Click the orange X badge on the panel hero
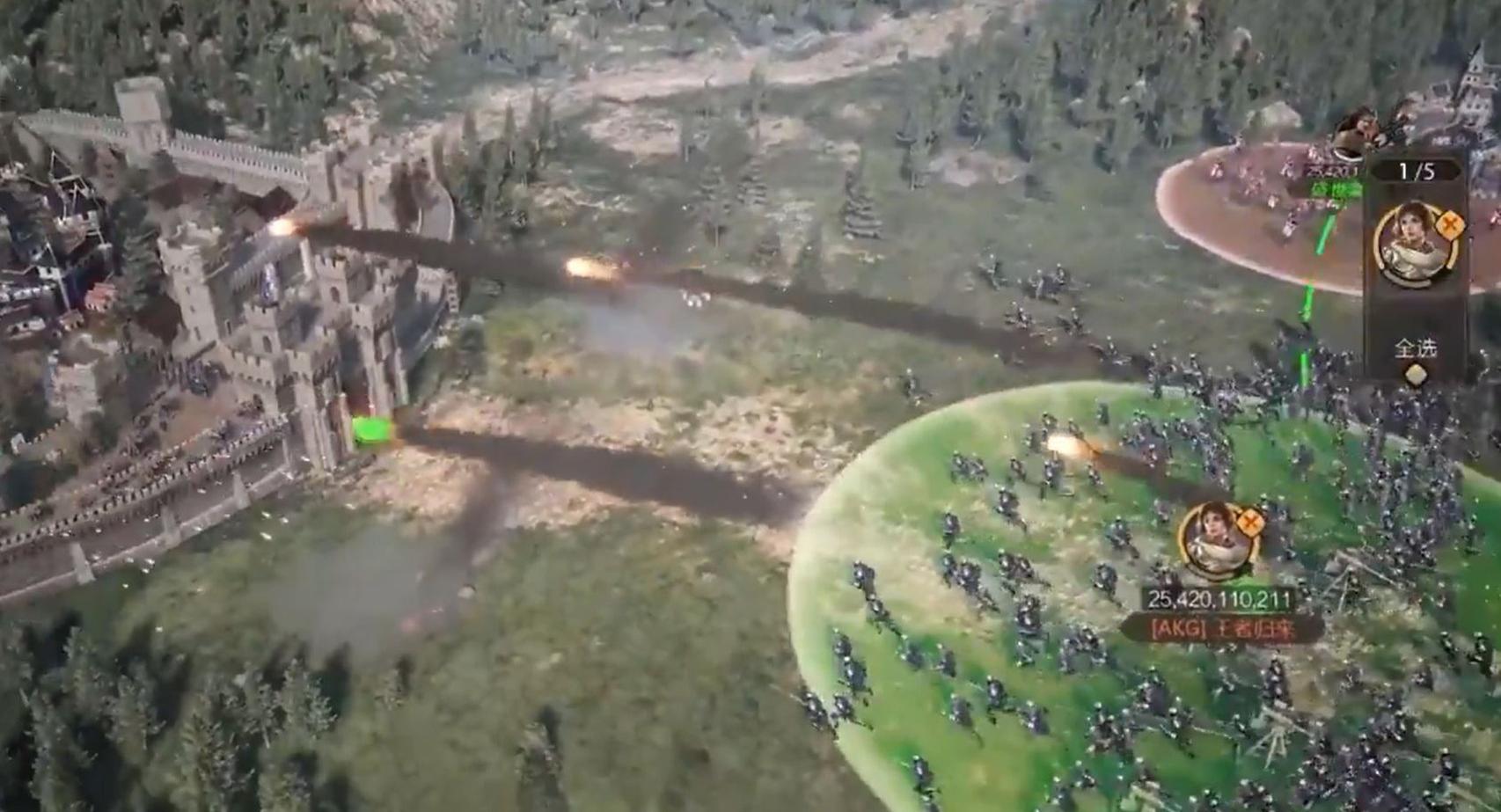This screenshot has width=1501, height=812. [1452, 224]
